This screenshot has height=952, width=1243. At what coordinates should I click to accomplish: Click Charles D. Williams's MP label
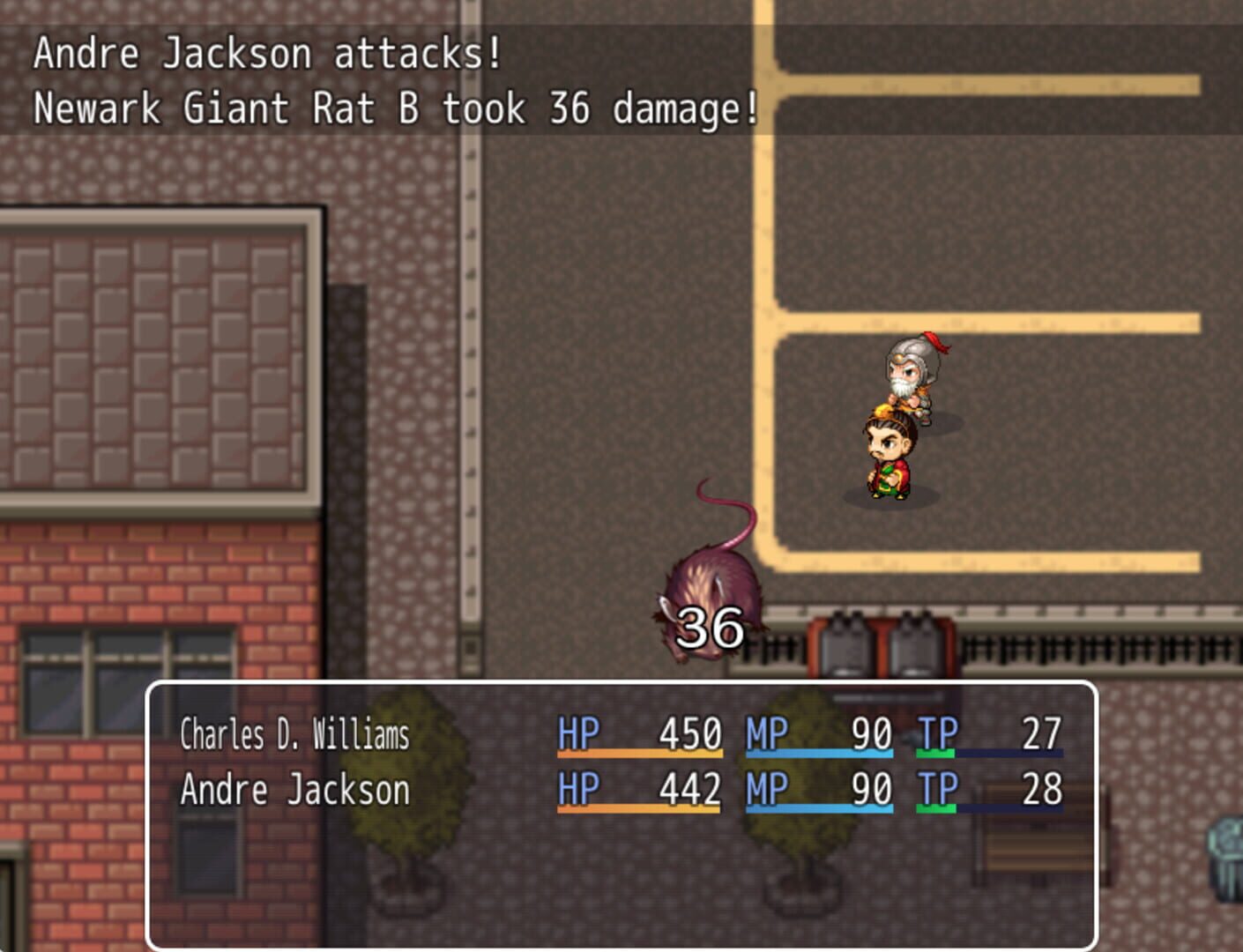[x=765, y=732]
